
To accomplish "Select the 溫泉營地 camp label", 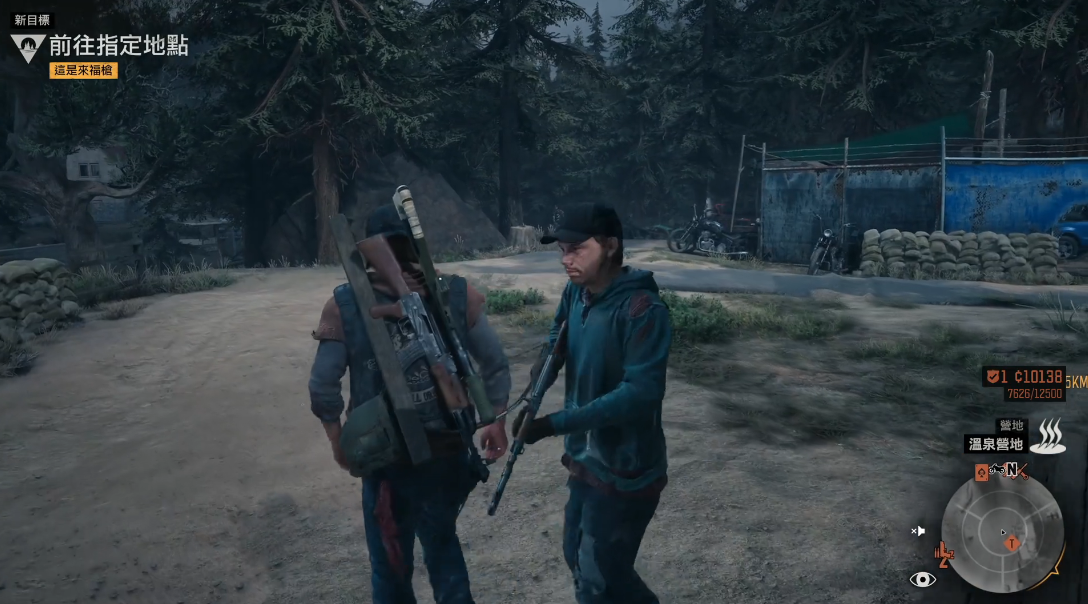I will [x=996, y=444].
